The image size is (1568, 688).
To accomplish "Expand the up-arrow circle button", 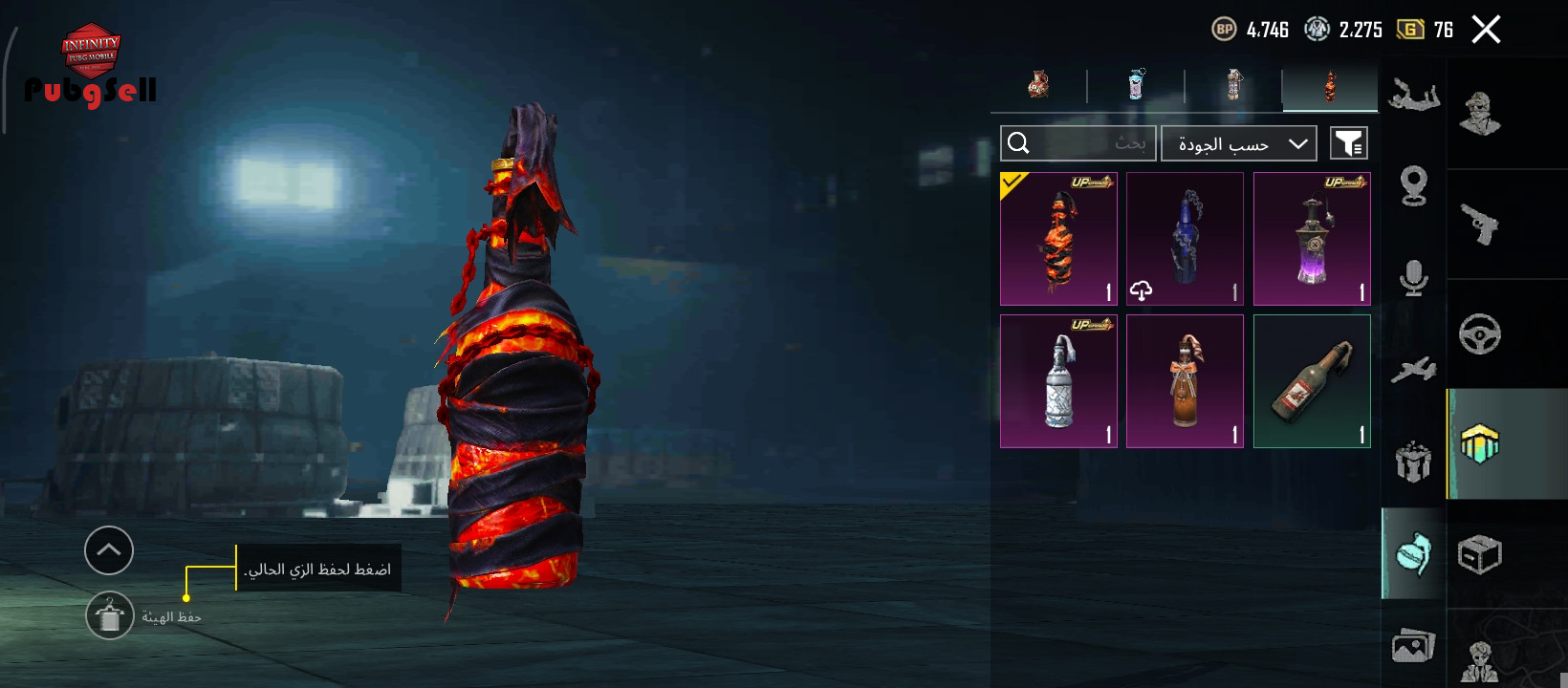I will 109,550.
